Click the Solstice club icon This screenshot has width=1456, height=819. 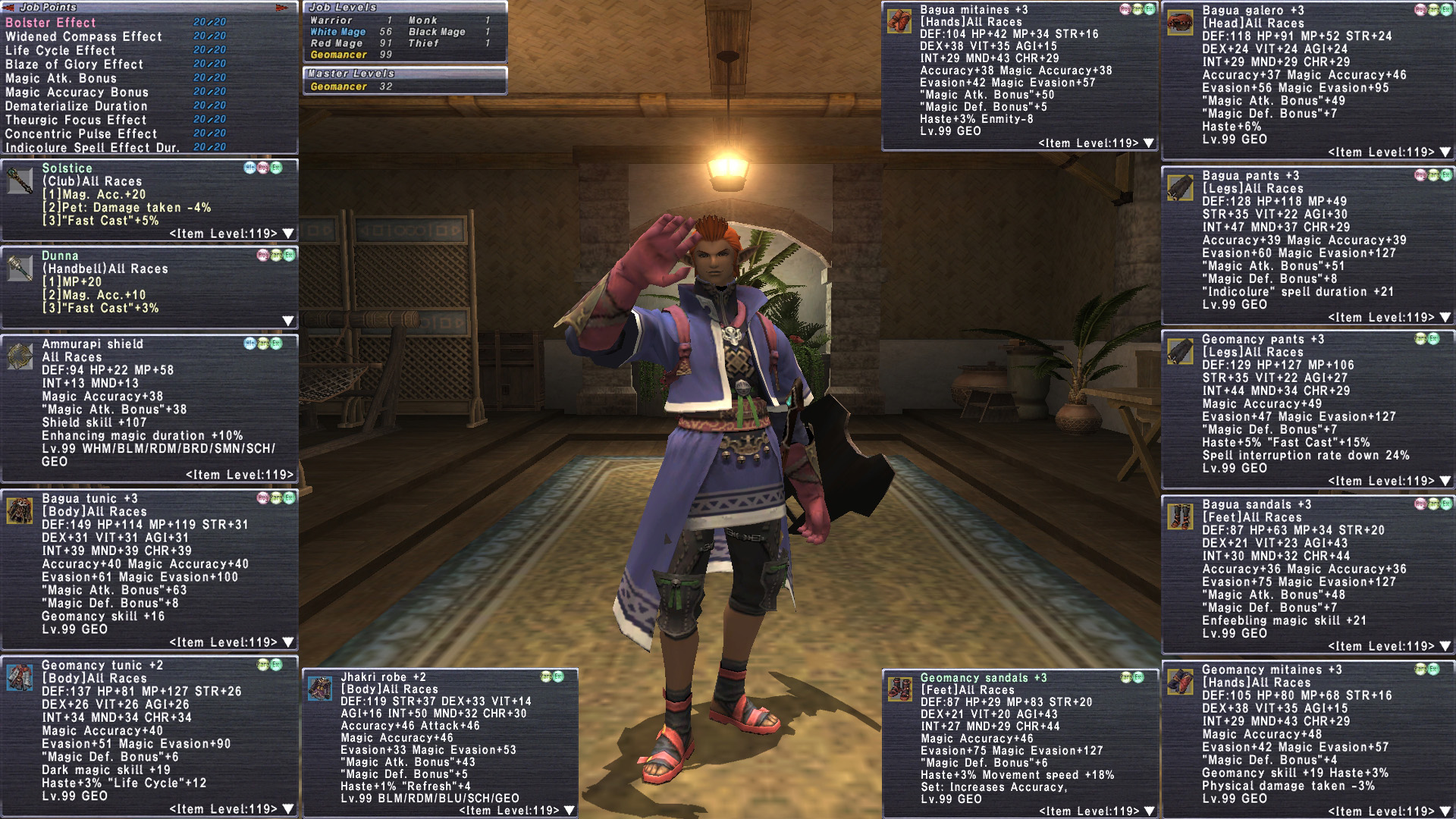pos(20,180)
